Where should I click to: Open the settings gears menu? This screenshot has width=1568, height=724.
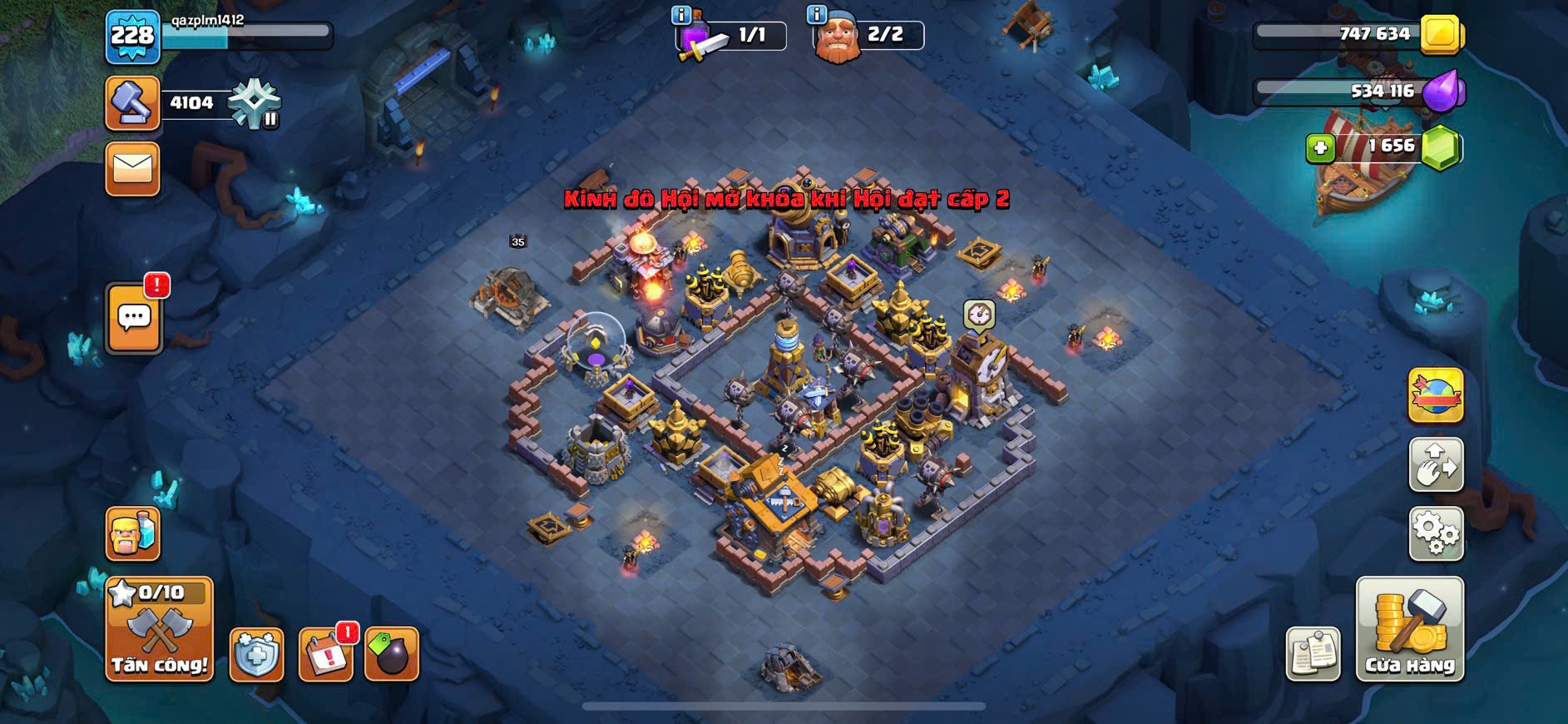point(1436,533)
